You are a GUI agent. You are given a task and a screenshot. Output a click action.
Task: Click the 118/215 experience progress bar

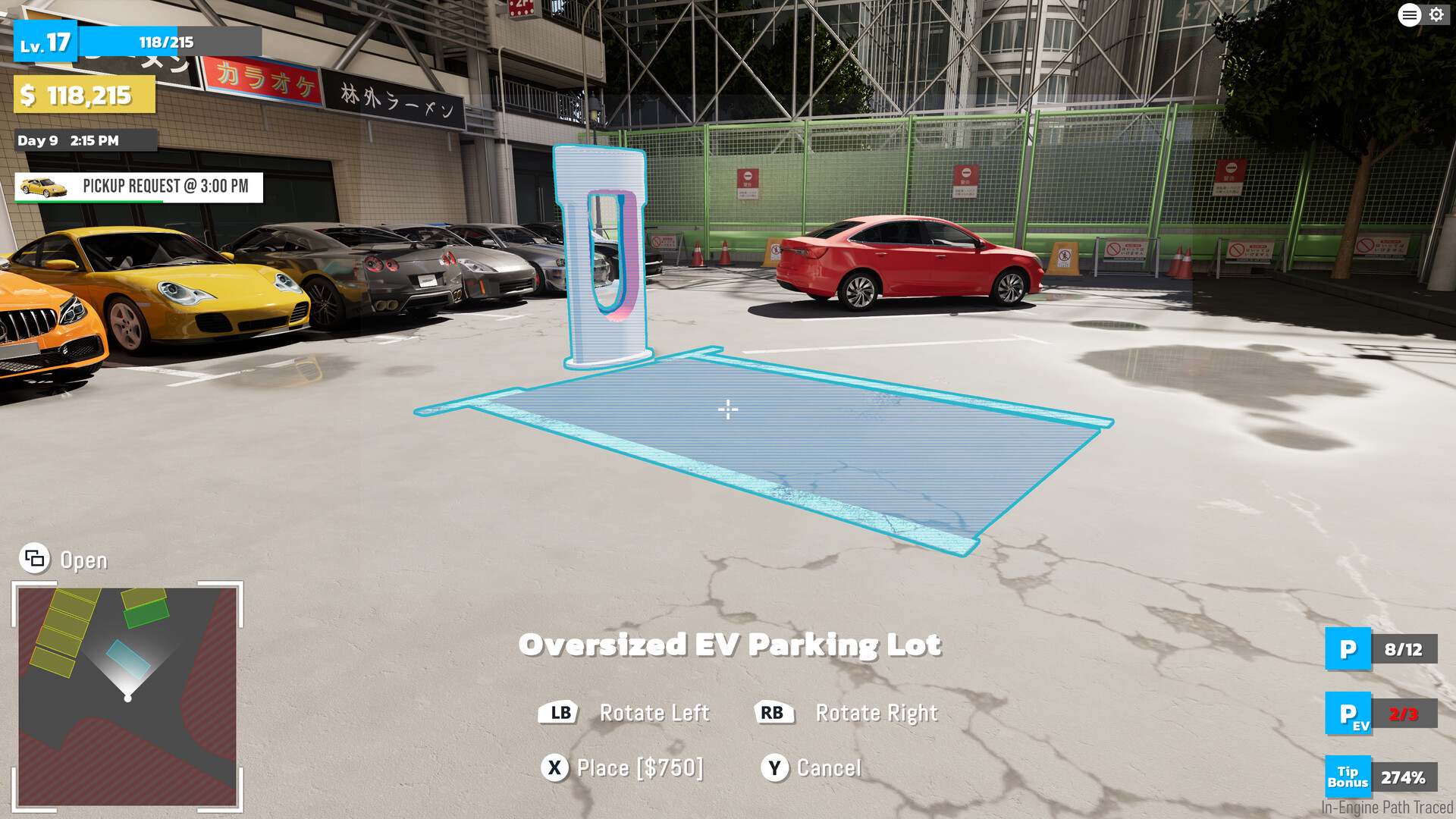(167, 42)
